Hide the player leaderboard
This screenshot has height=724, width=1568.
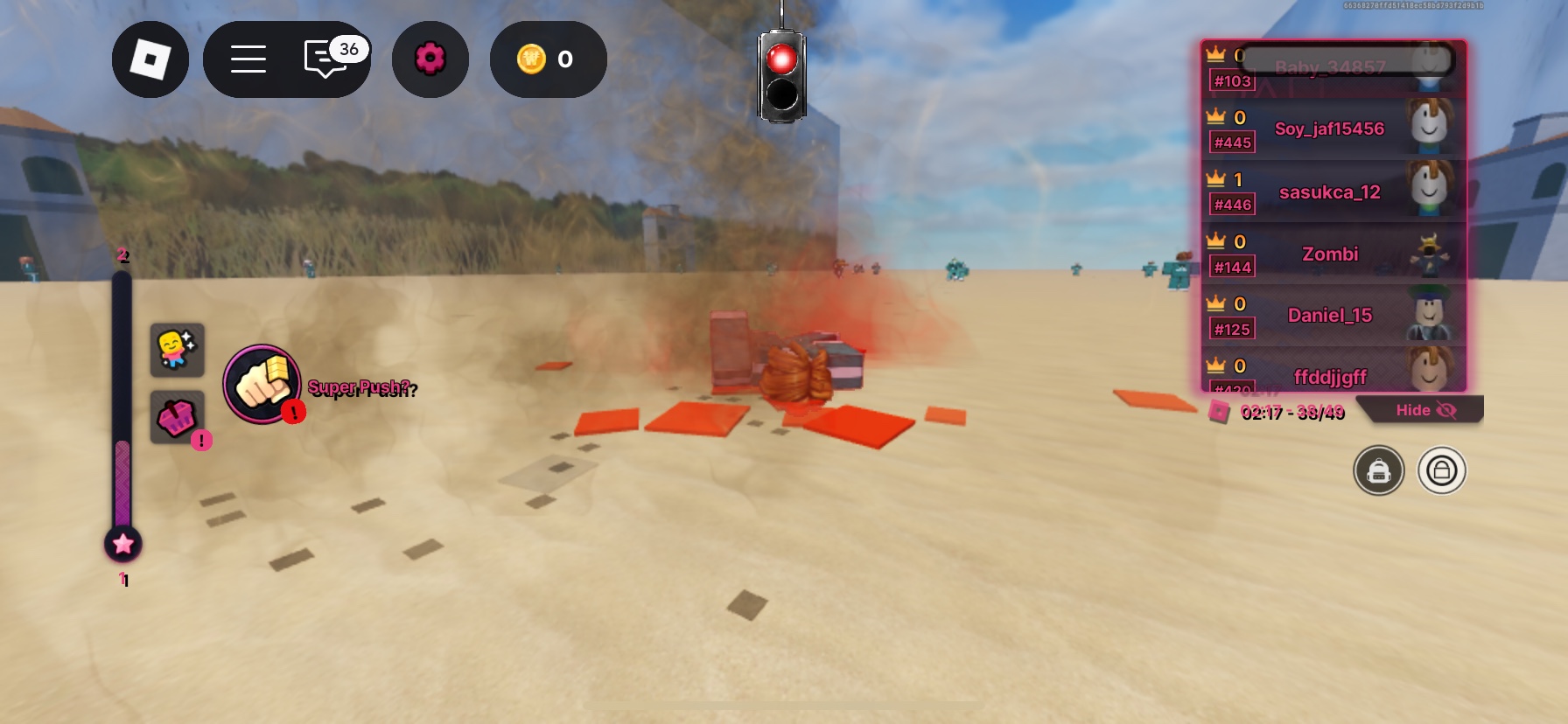tap(1424, 410)
